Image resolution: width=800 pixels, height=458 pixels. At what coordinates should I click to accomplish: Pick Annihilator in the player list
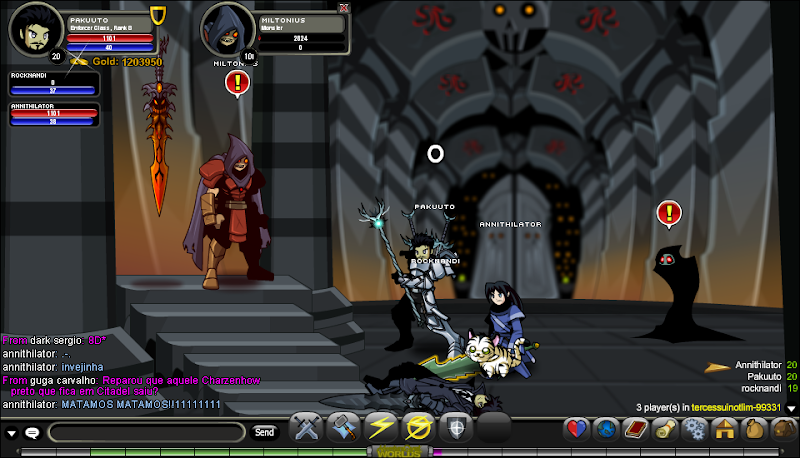coord(757,365)
